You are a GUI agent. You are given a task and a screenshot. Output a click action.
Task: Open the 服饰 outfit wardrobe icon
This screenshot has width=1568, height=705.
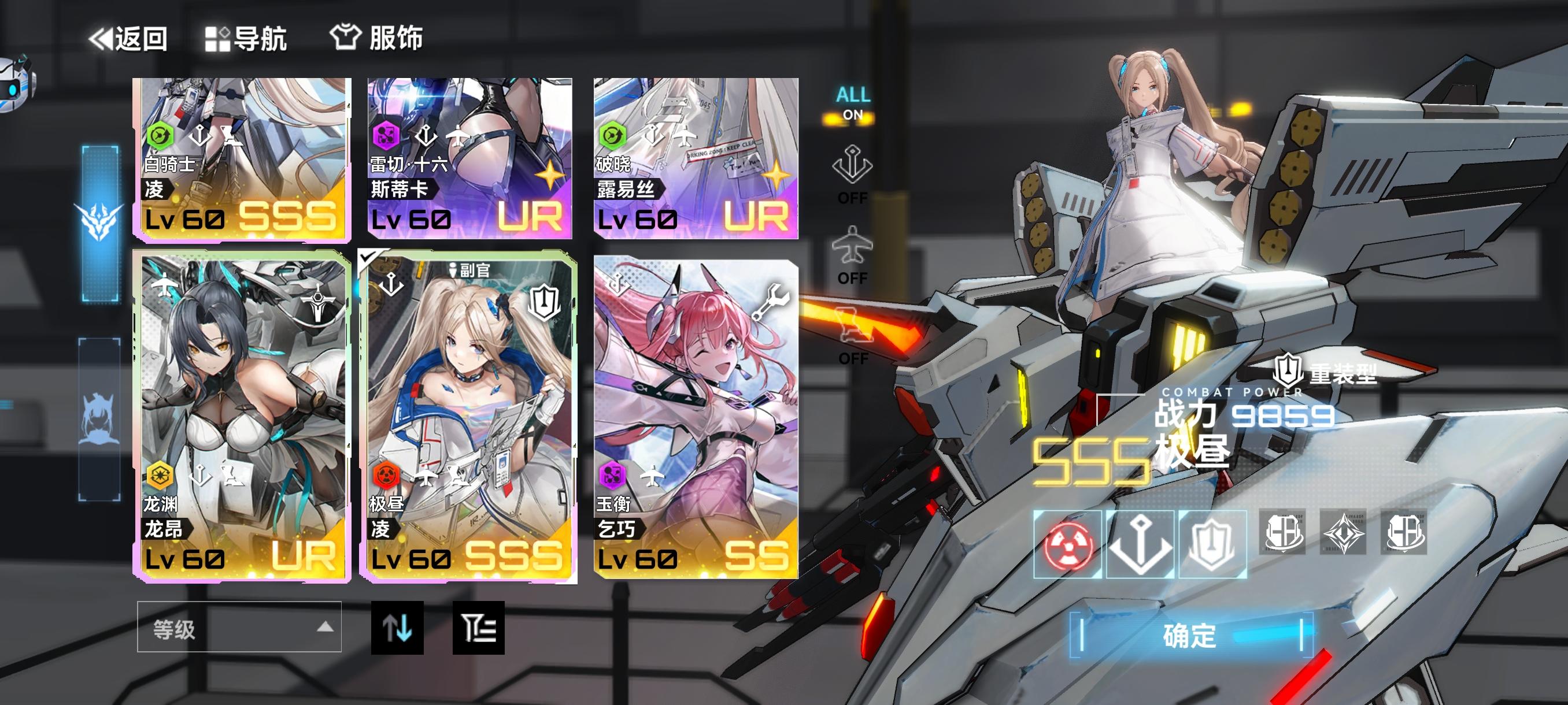[x=347, y=36]
